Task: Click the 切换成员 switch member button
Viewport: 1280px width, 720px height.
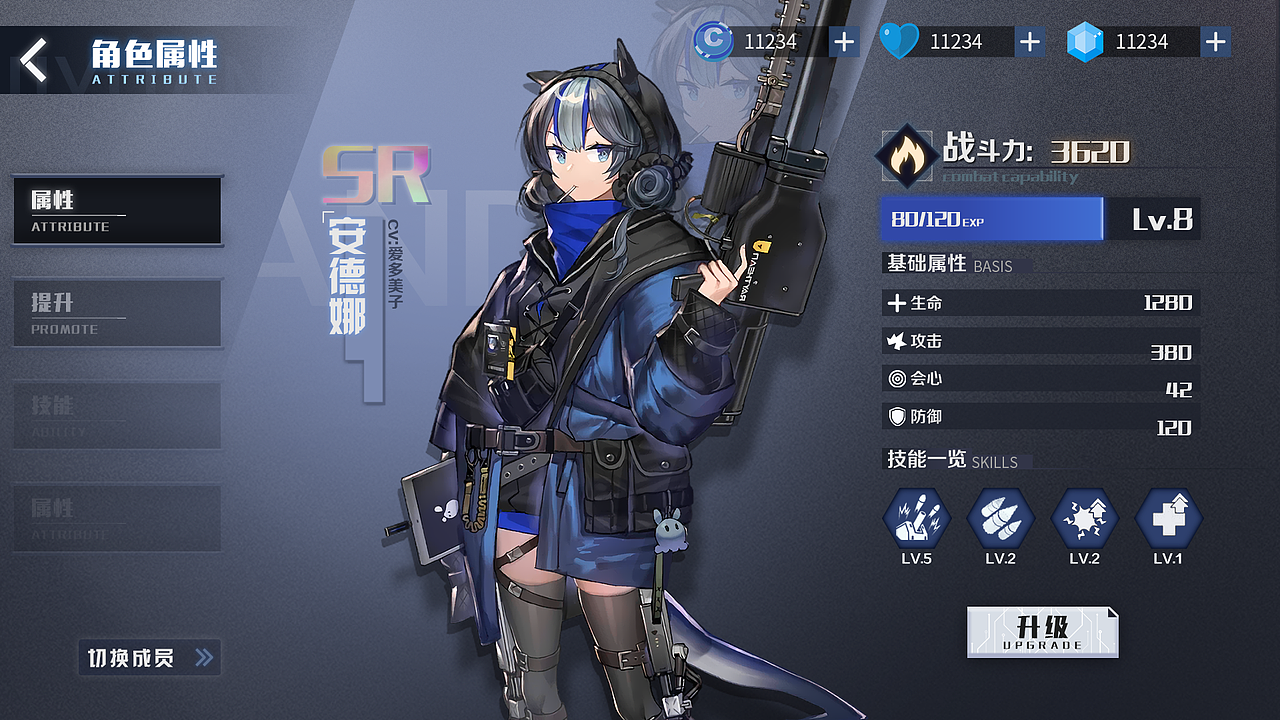Action: coord(150,658)
